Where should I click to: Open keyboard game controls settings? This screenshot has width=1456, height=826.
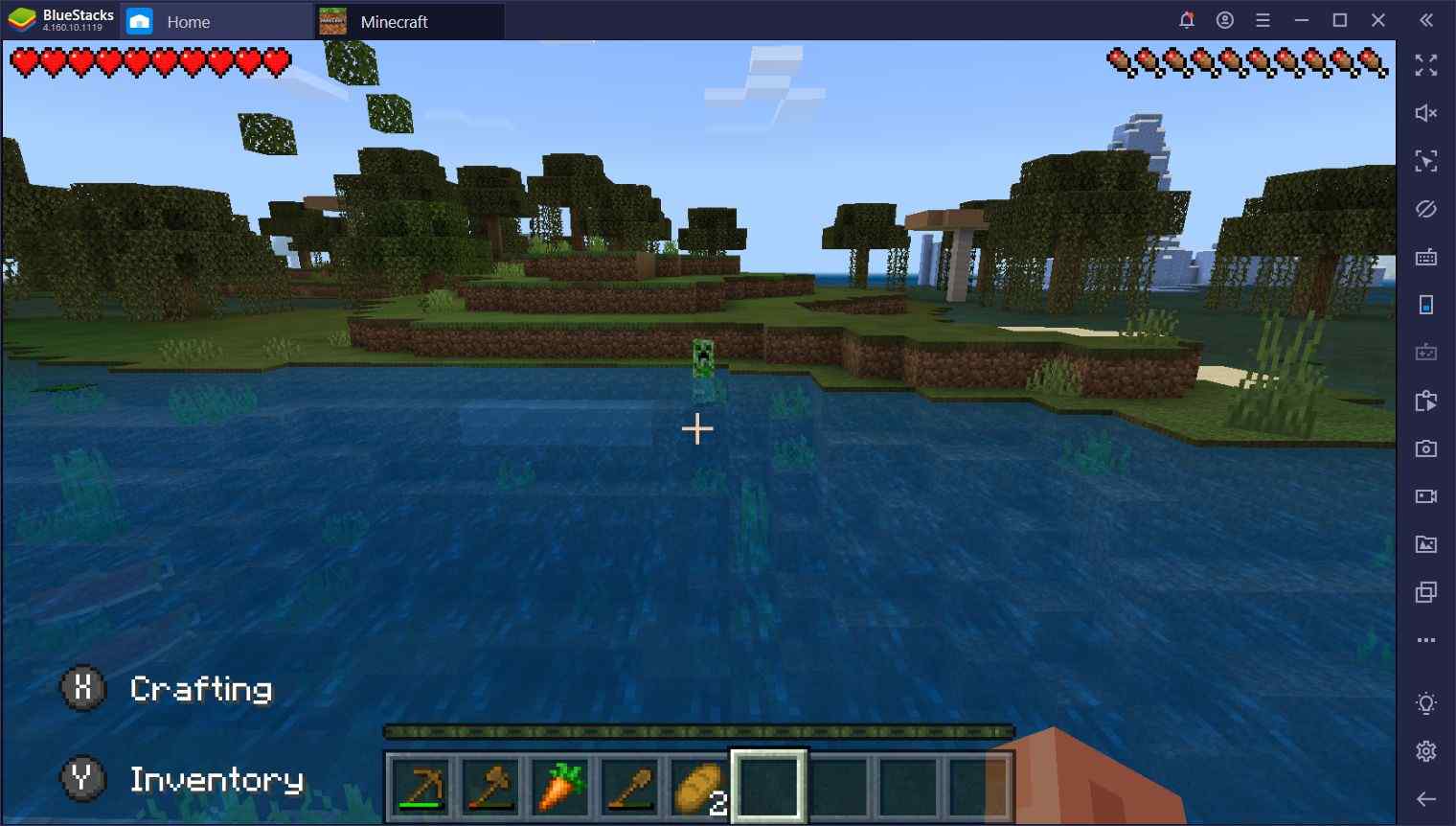(x=1426, y=257)
